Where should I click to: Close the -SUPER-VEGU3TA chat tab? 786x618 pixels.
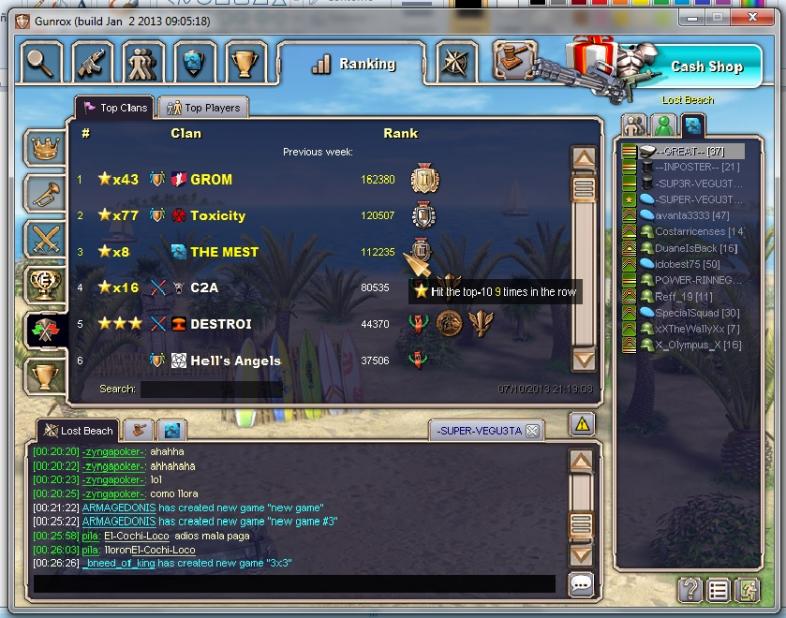(x=532, y=431)
